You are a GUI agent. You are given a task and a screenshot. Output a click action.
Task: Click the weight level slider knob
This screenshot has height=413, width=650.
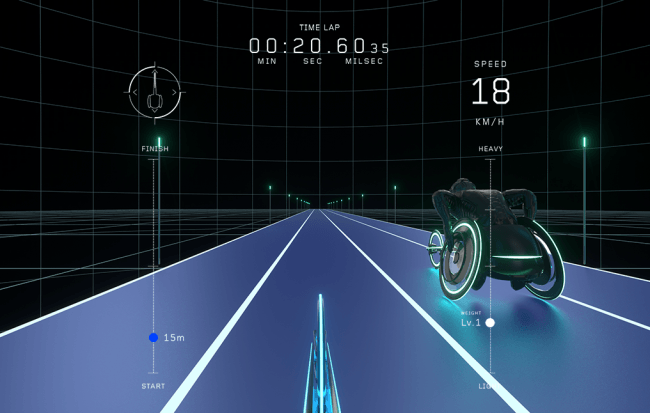click(490, 323)
